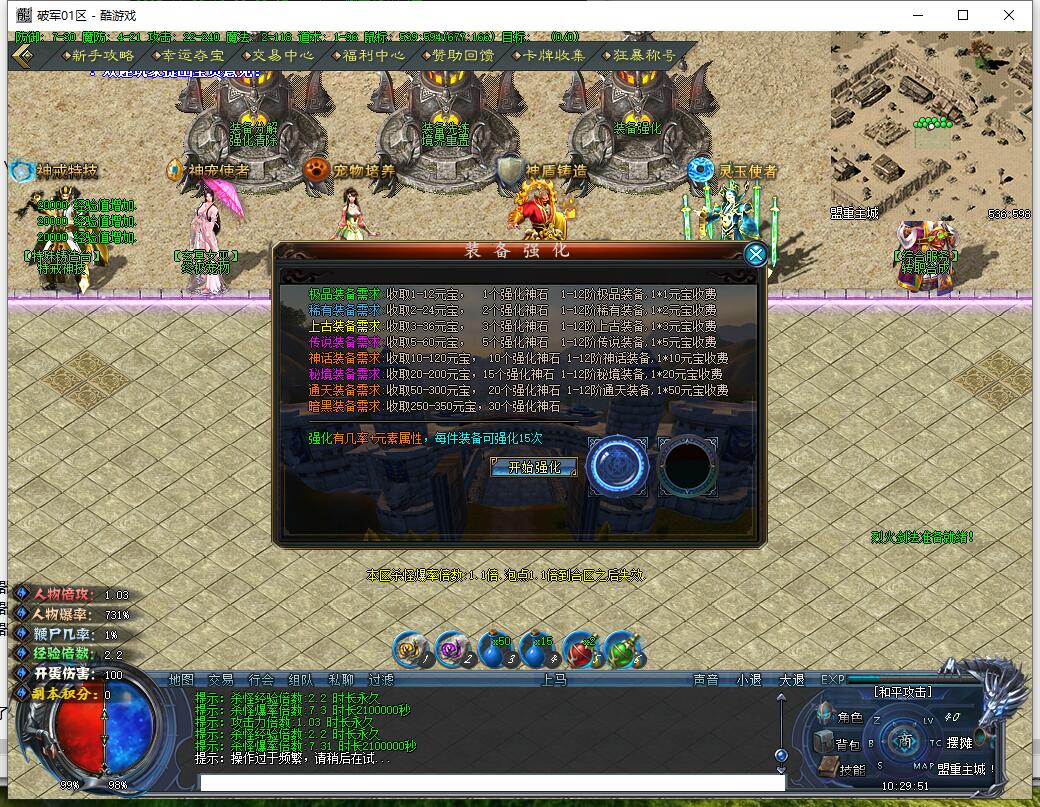This screenshot has height=807, width=1040.
Task: Click the 上马 mount button
Action: 554,680
